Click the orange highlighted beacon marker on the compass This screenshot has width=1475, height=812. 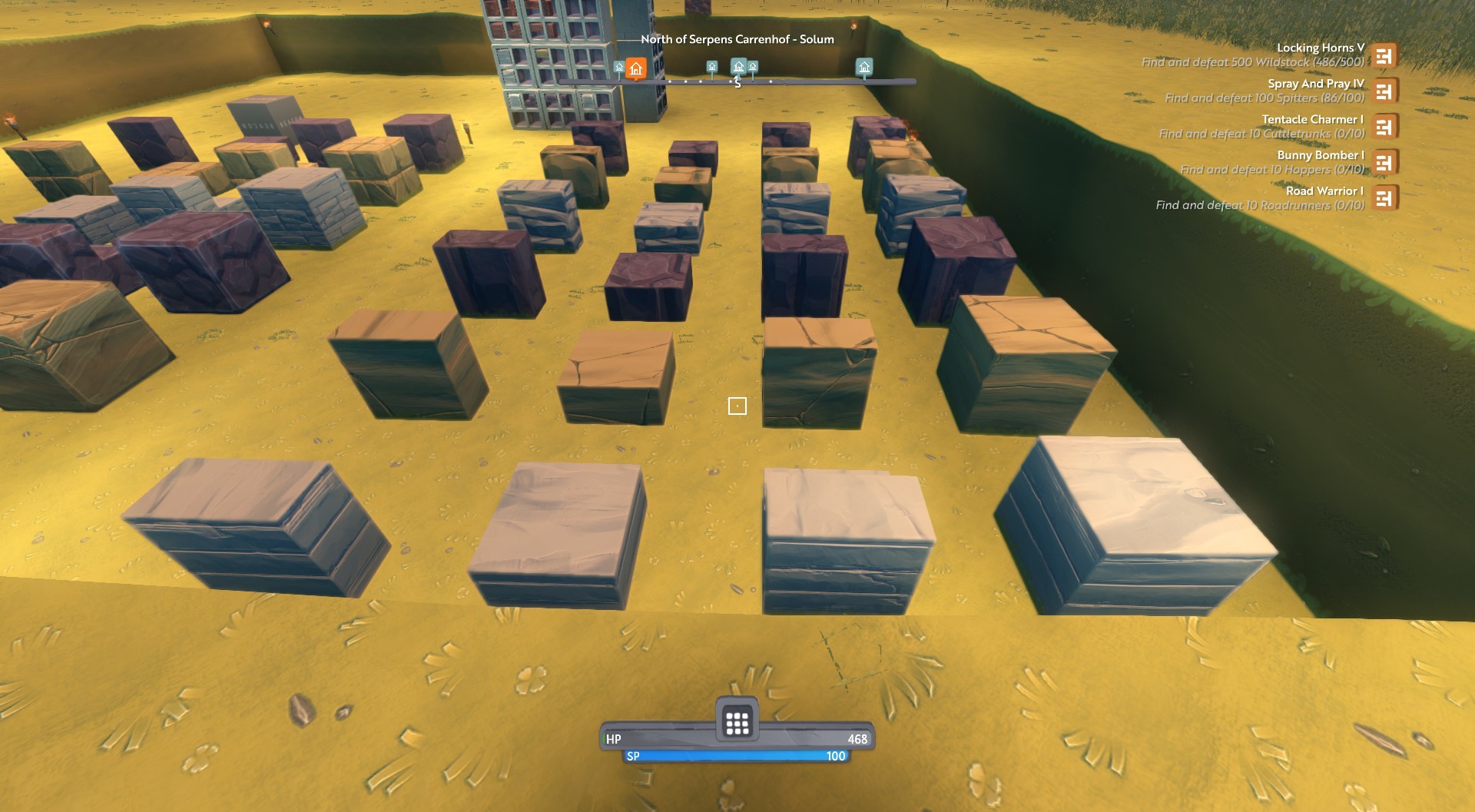[x=635, y=70]
